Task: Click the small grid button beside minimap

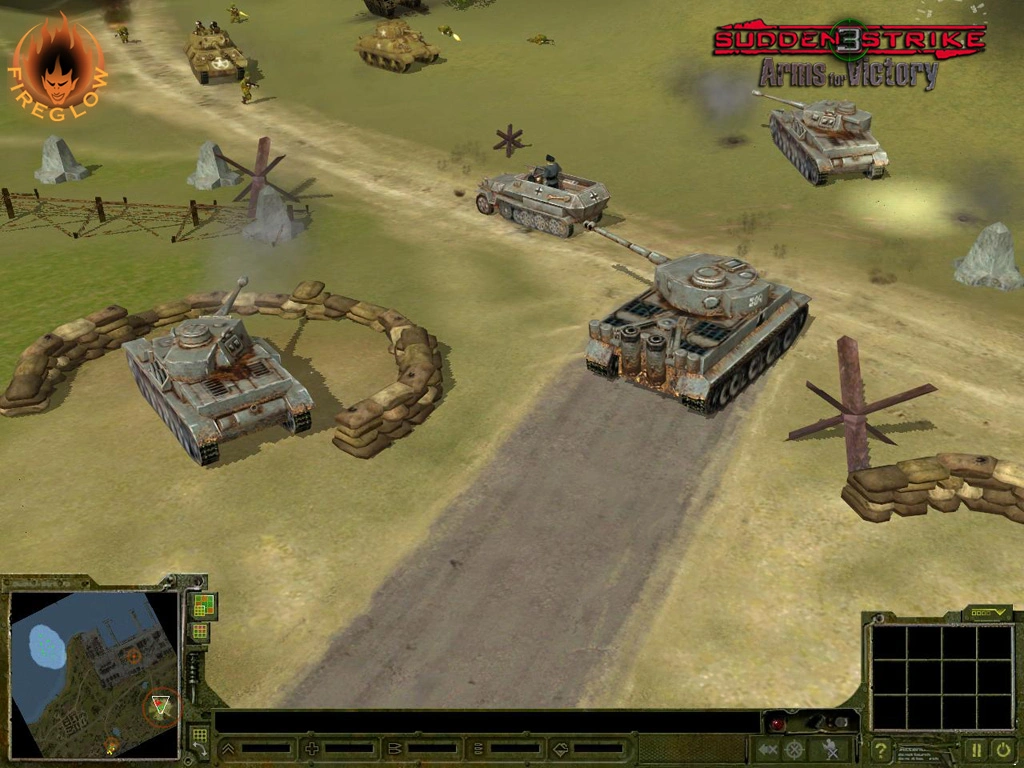Action: 200,632
